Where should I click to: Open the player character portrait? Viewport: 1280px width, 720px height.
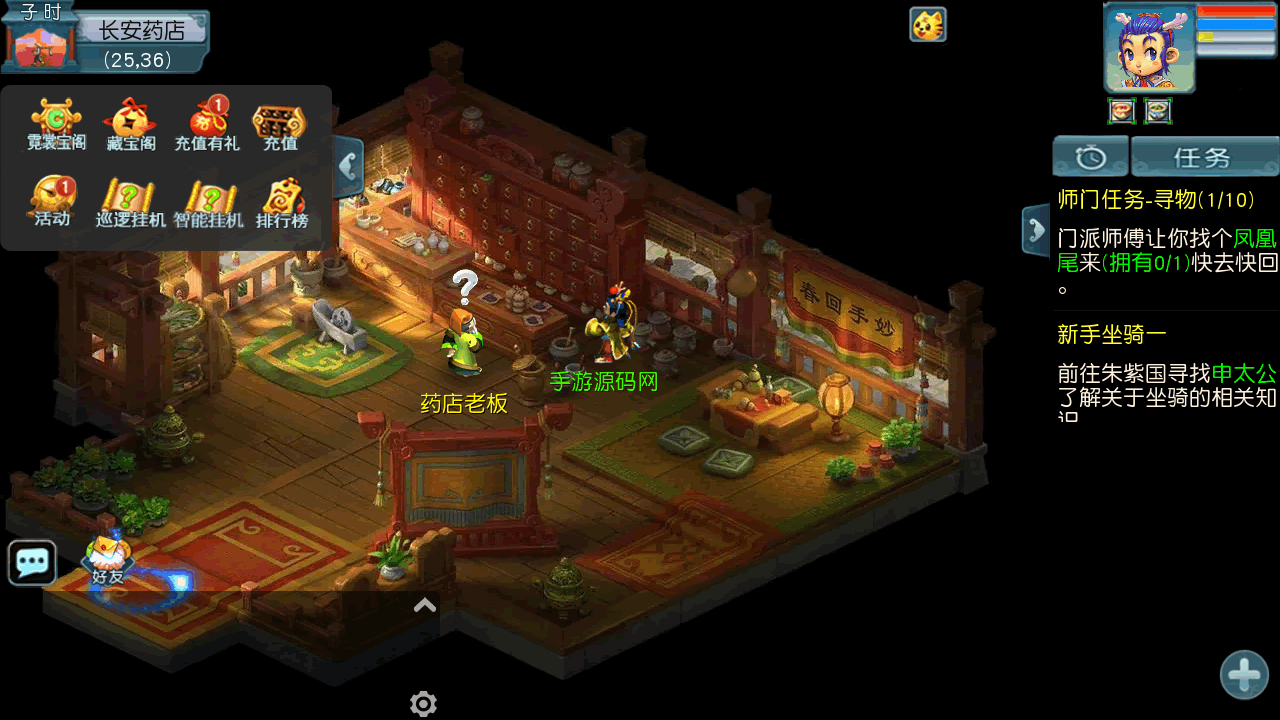pos(1149,48)
